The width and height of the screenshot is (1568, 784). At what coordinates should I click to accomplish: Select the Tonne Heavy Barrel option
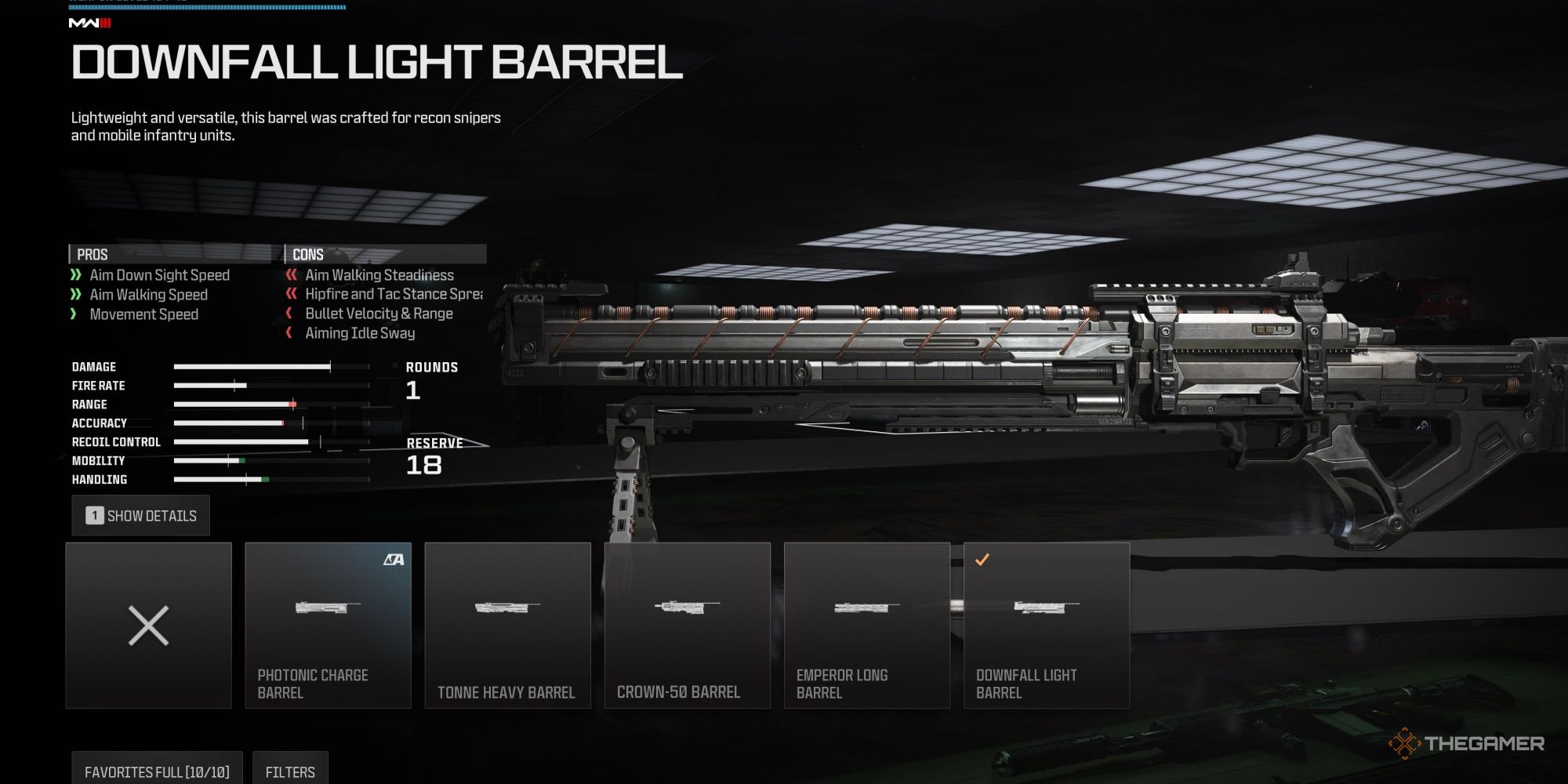(508, 625)
